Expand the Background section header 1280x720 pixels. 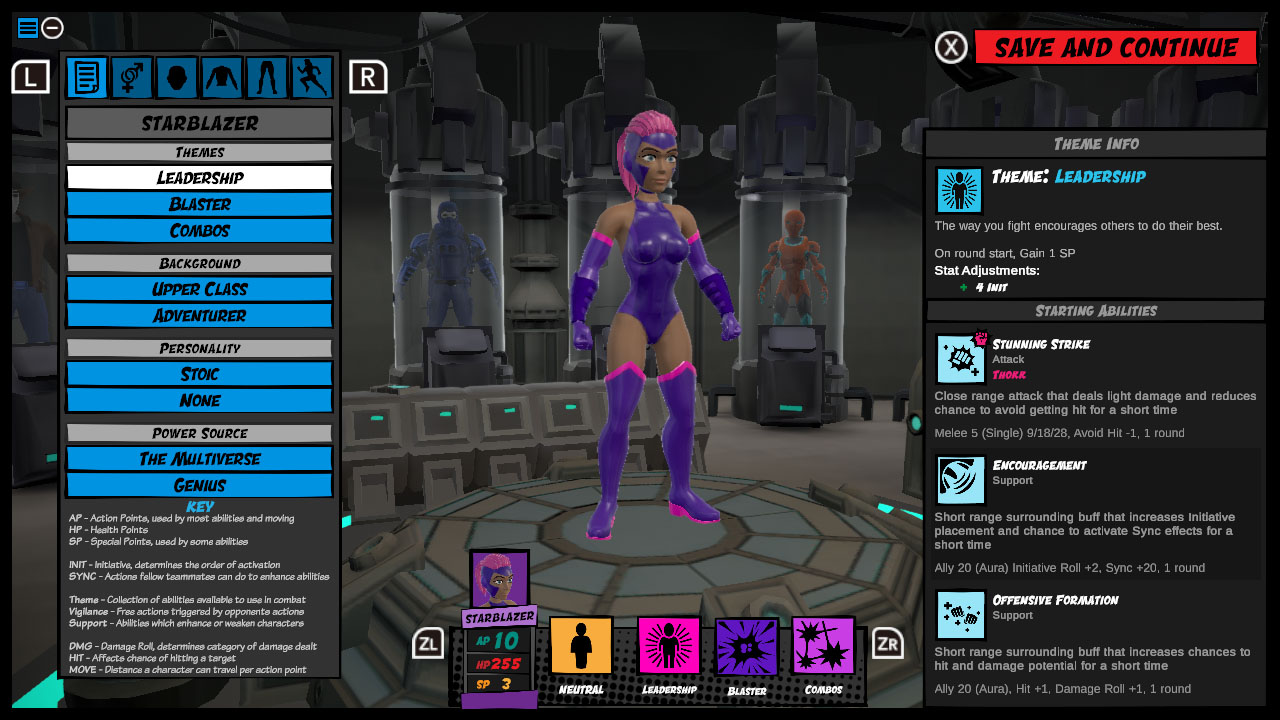click(198, 263)
